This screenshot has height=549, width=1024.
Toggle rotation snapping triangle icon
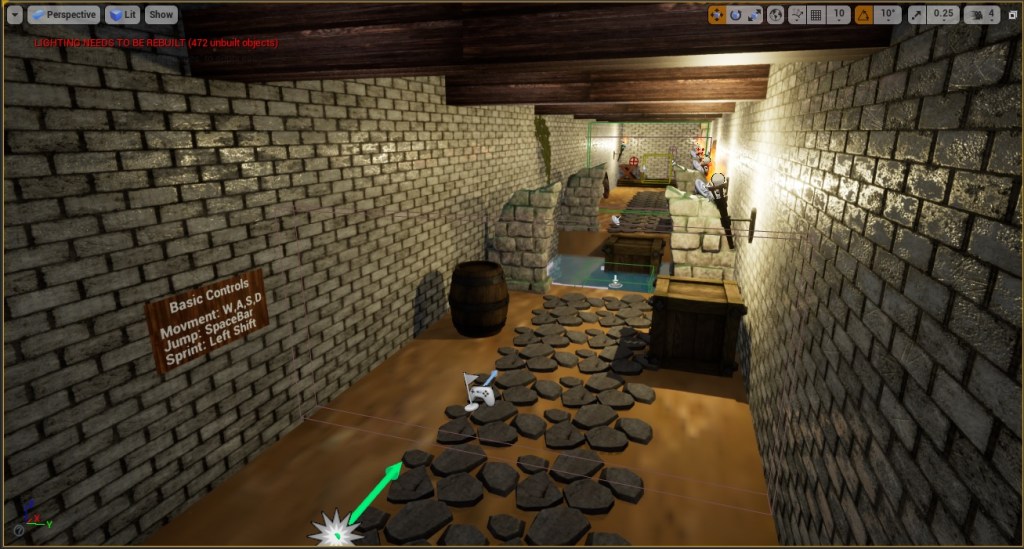coord(863,15)
